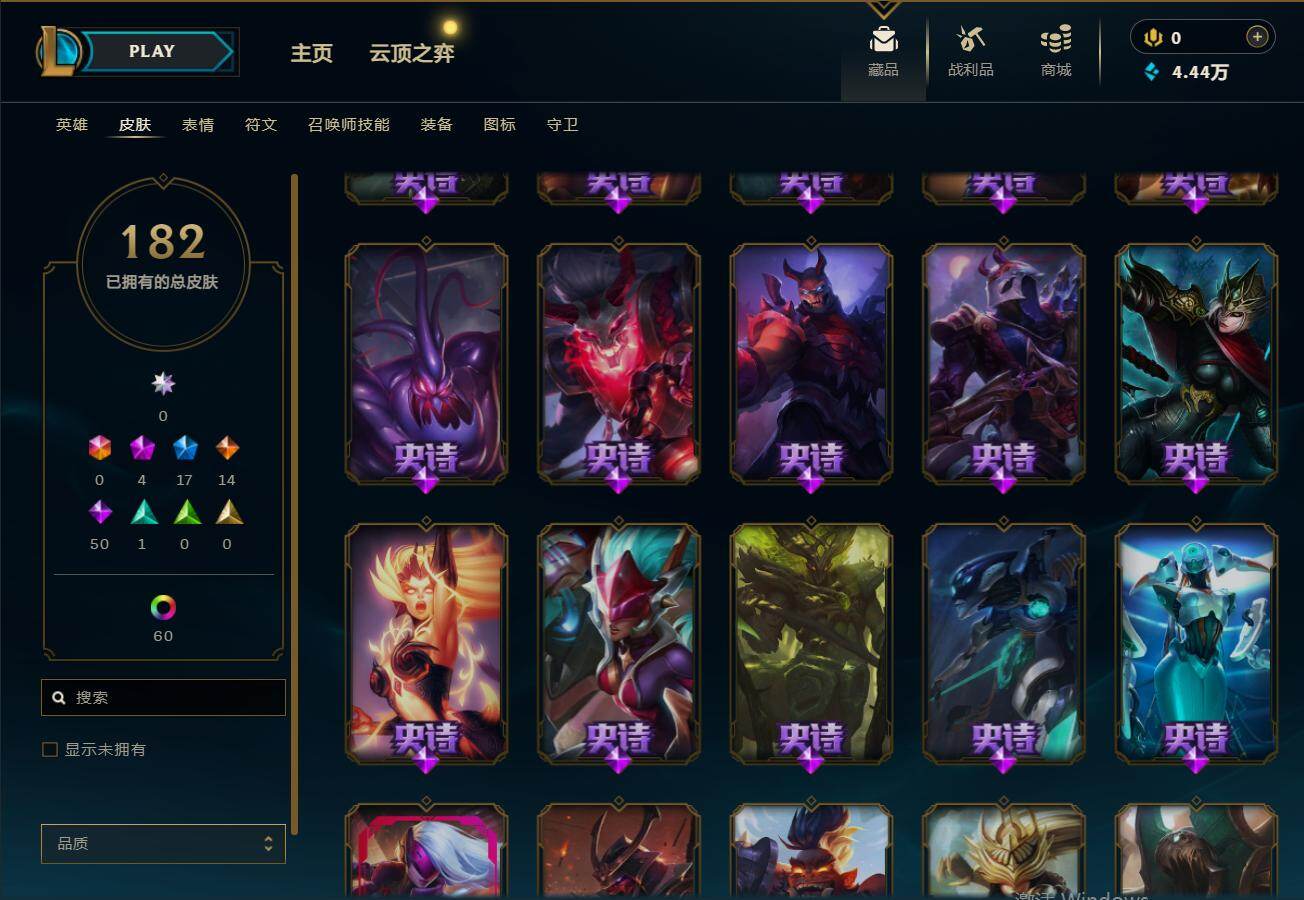Switch to the 表情 emotes tab
Viewport: 1304px width, 900px height.
point(198,125)
